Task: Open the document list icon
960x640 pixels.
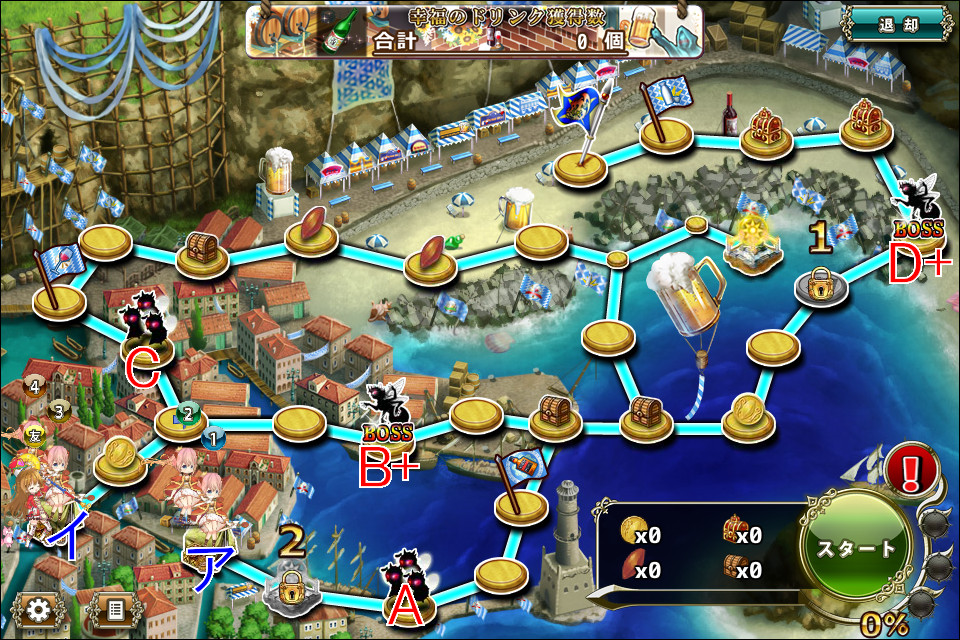Action: coord(114,608)
